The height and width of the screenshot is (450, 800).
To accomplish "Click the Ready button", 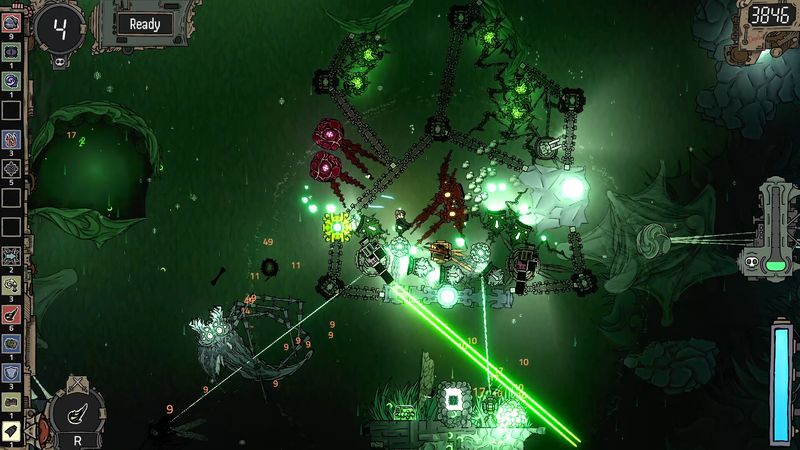I will 144,24.
